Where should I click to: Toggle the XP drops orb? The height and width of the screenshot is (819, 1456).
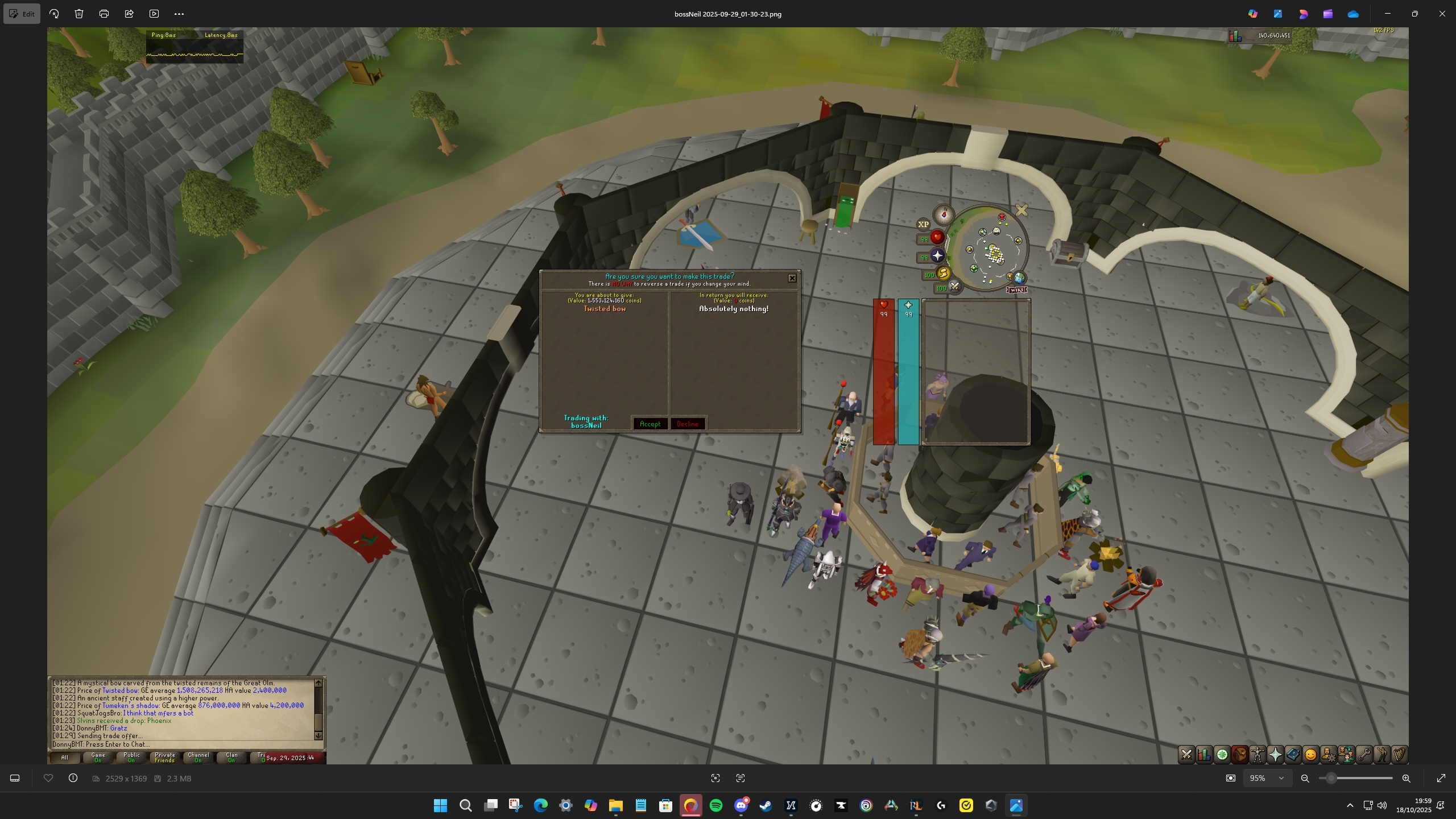[x=923, y=224]
